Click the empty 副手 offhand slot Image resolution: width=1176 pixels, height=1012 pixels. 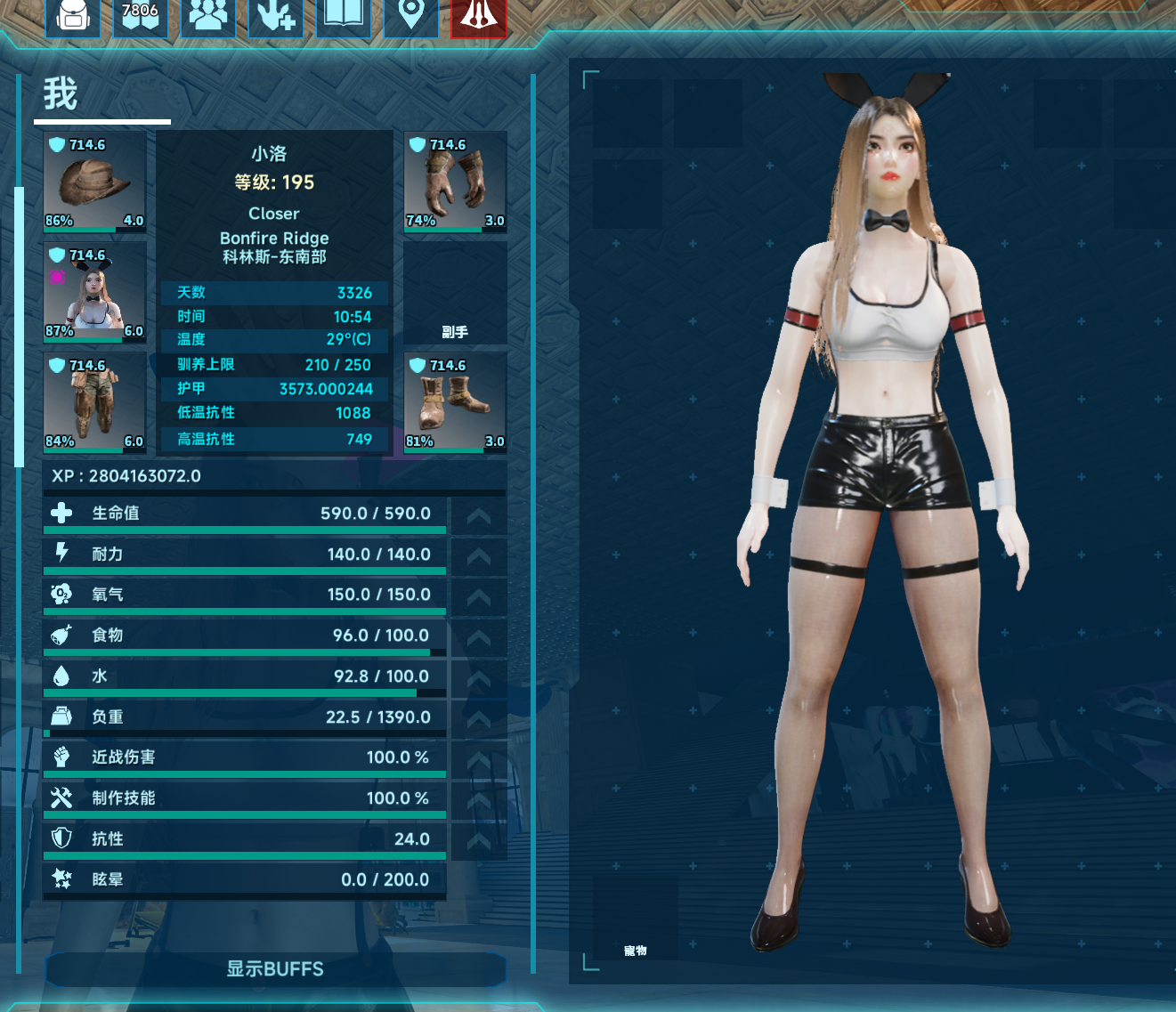click(x=456, y=293)
